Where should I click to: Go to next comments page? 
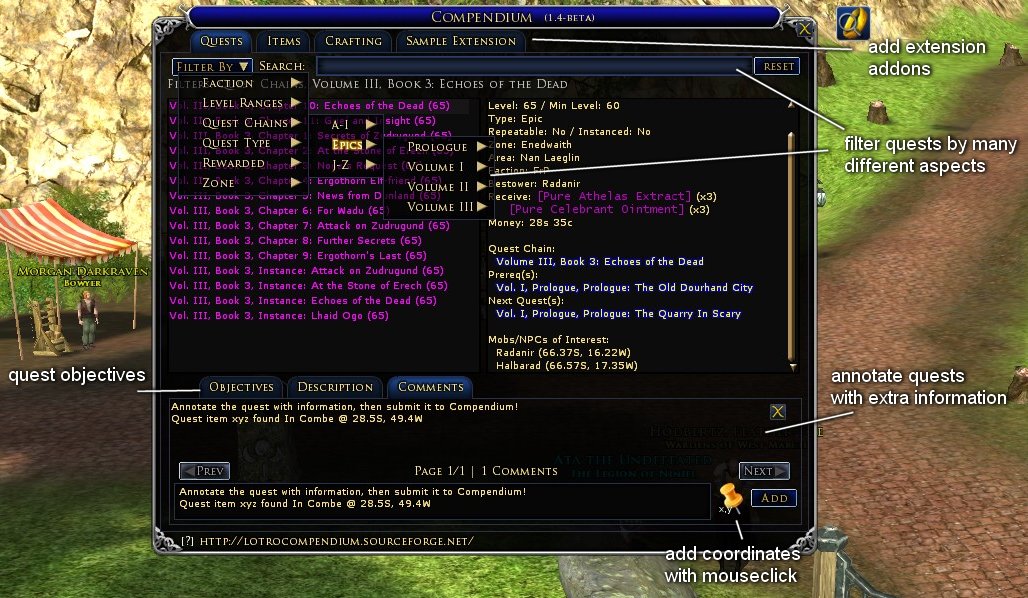(x=764, y=471)
